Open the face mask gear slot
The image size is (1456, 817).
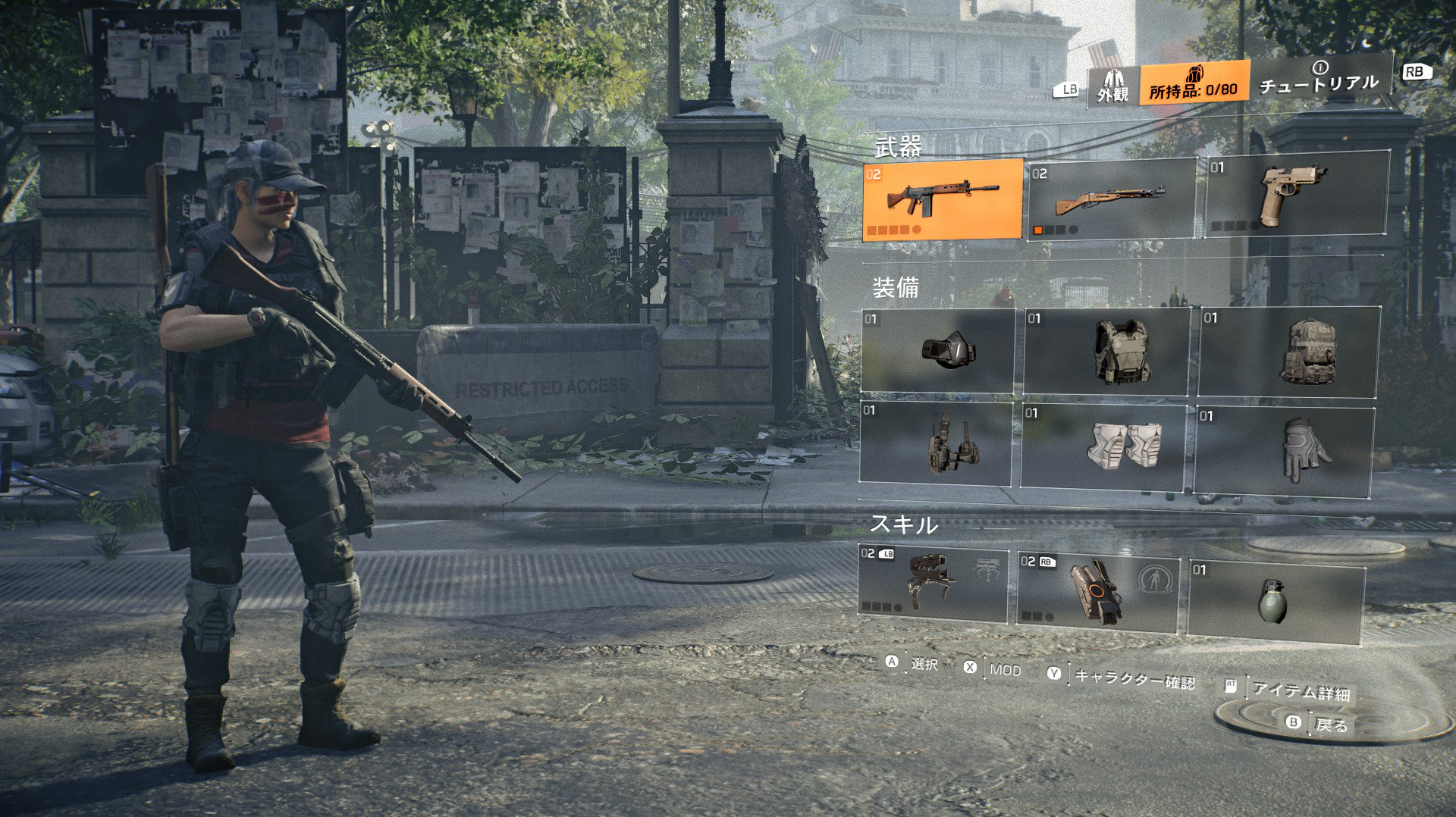[938, 351]
